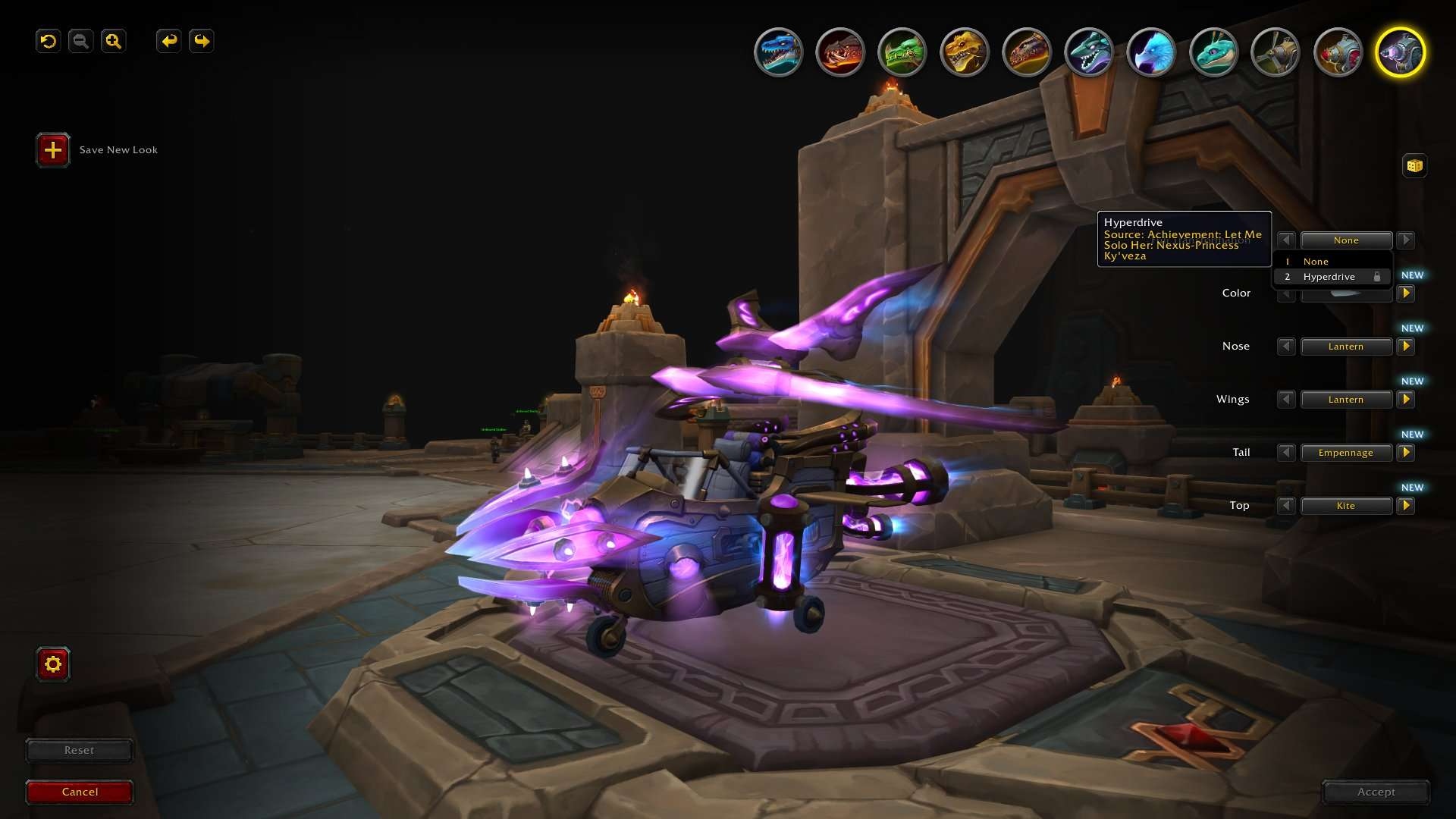Screen dimensions: 1456x819
Task: Zoom out using the magnifier minus icon
Action: 80,41
